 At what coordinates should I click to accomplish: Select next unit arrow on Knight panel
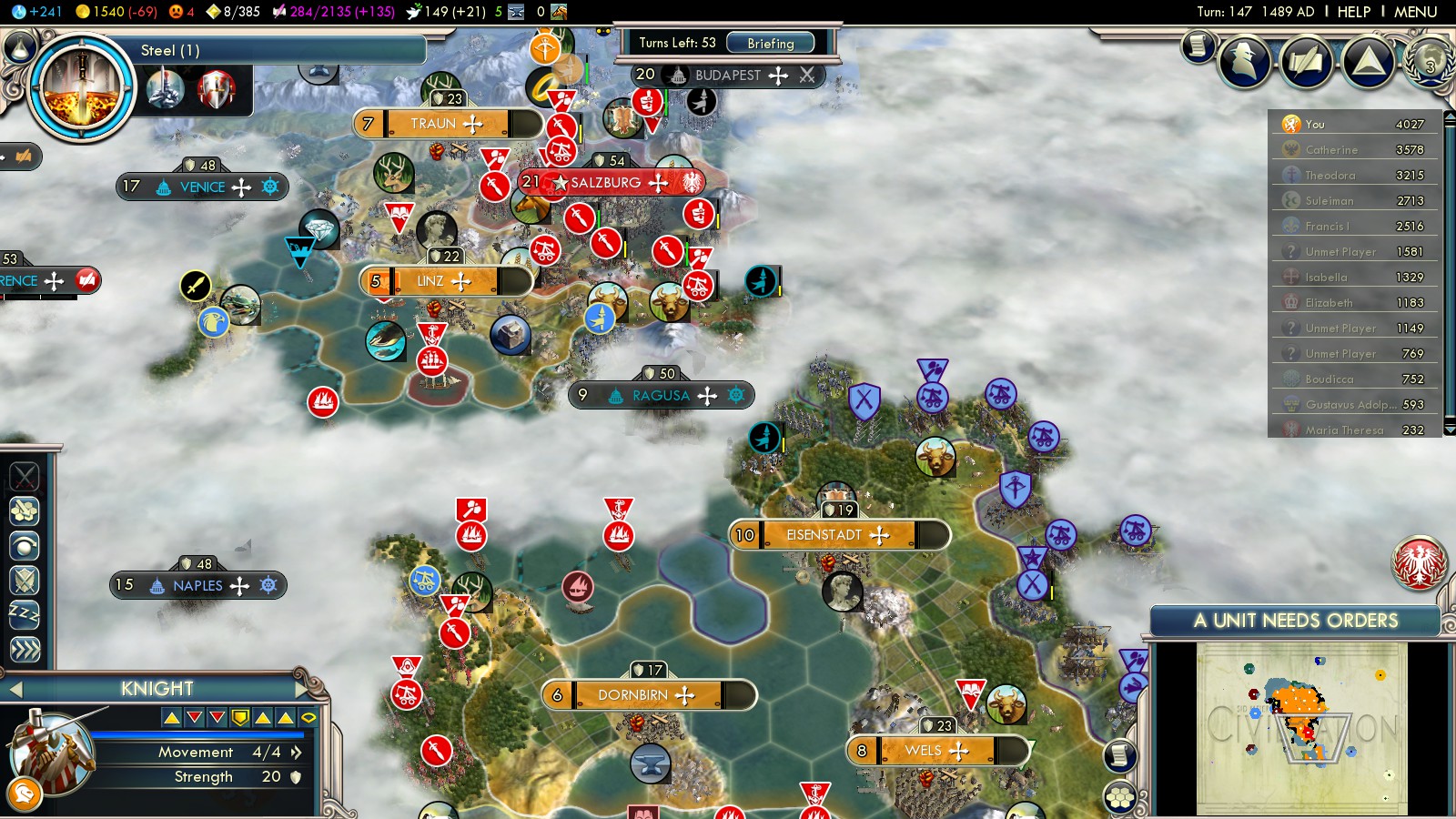coord(303,688)
